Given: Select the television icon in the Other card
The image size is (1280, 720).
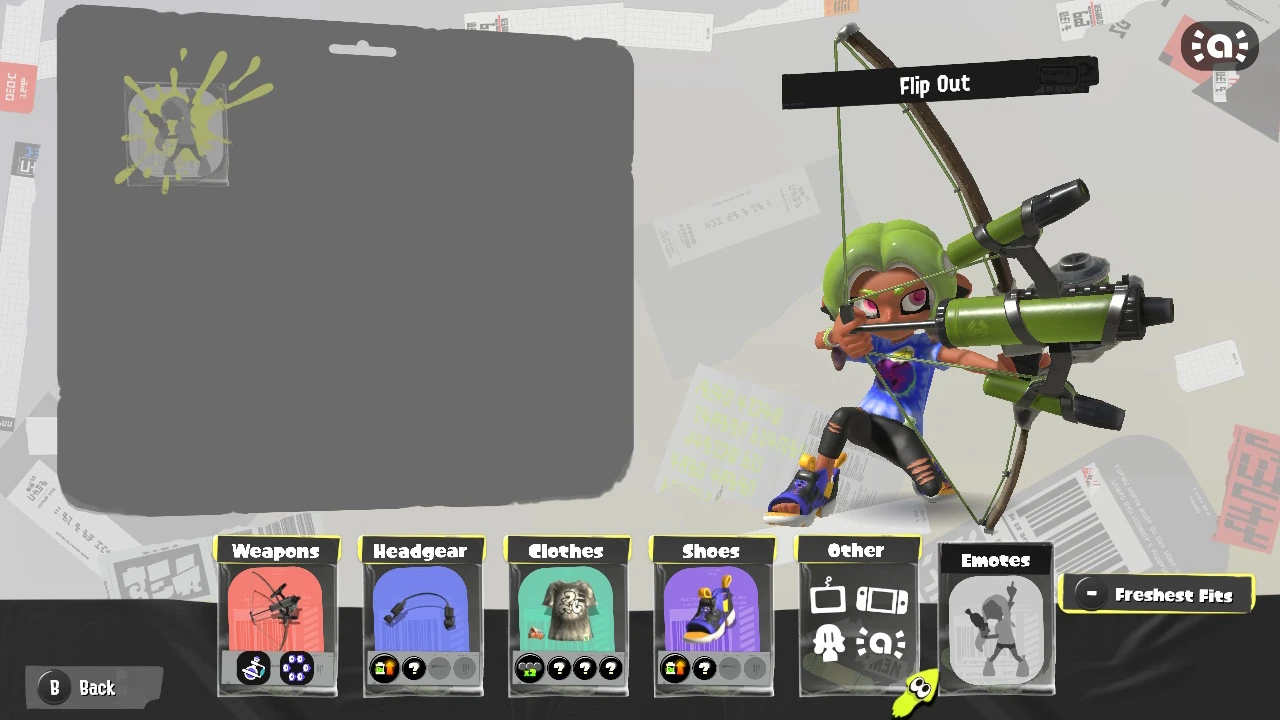Looking at the screenshot, I should tap(829, 597).
